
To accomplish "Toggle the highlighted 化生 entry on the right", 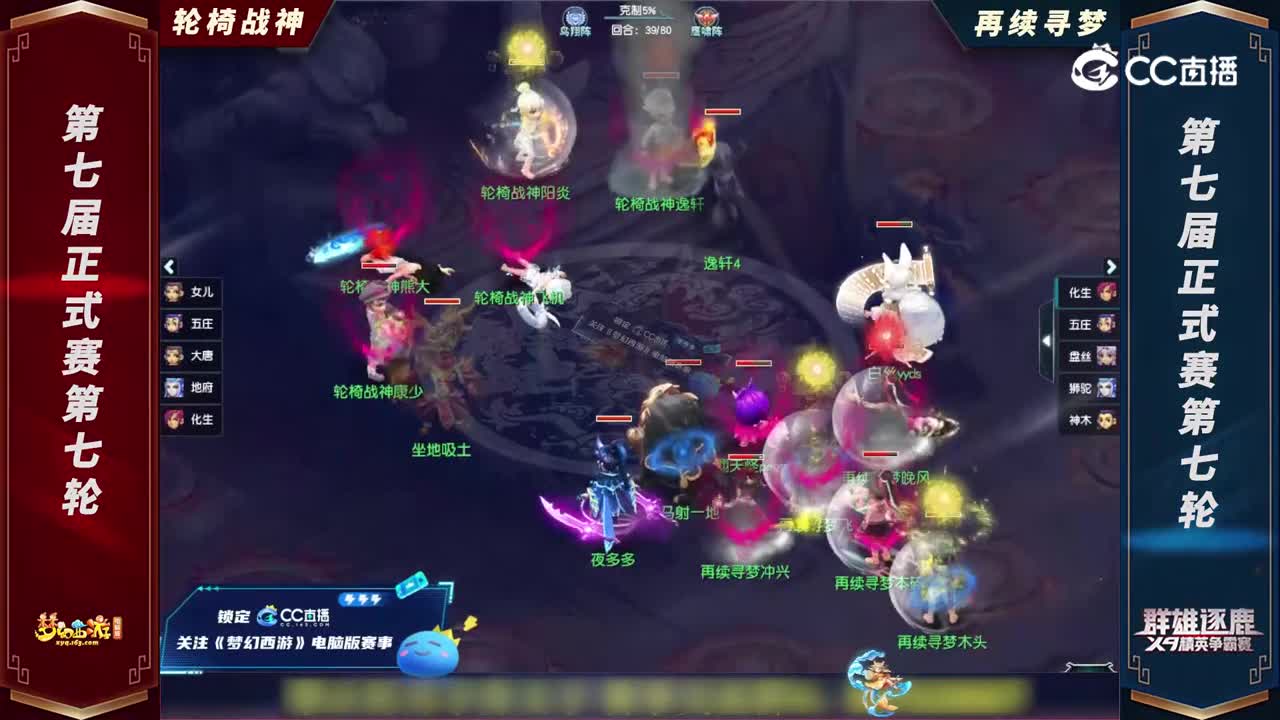I will coord(1088,292).
